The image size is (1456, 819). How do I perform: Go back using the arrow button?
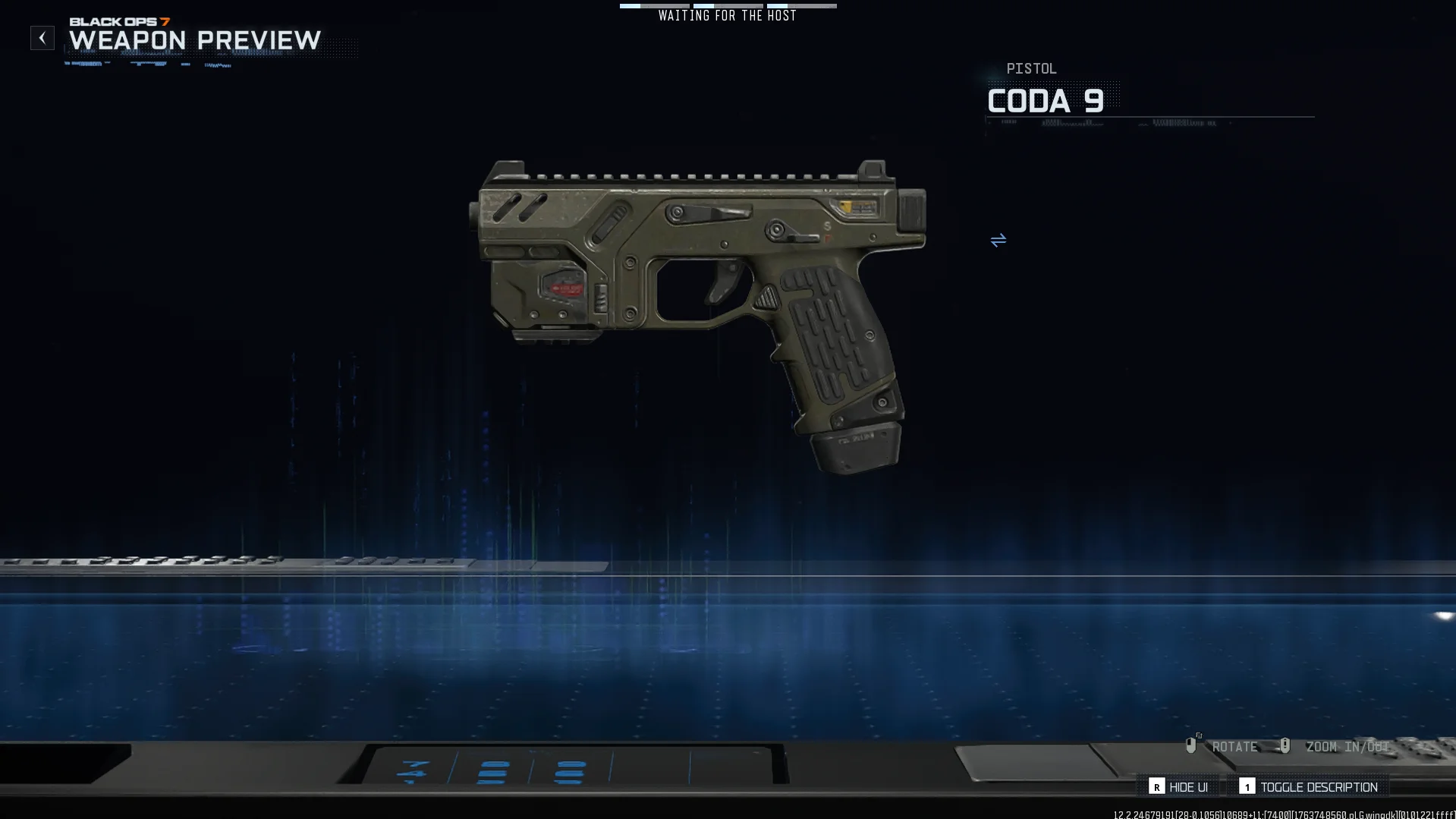pyautogui.click(x=42, y=38)
